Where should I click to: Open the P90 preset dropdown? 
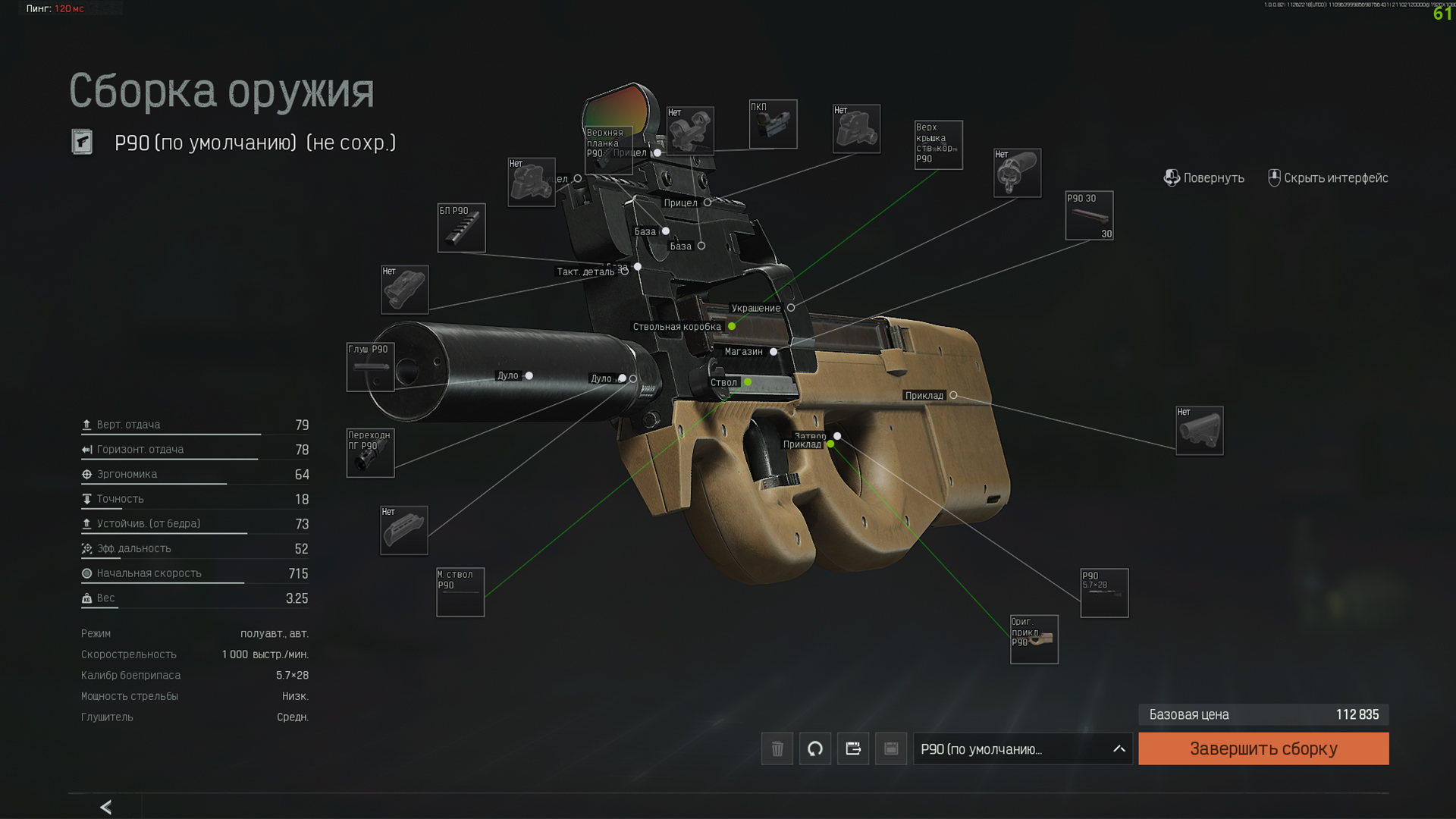click(x=1021, y=748)
